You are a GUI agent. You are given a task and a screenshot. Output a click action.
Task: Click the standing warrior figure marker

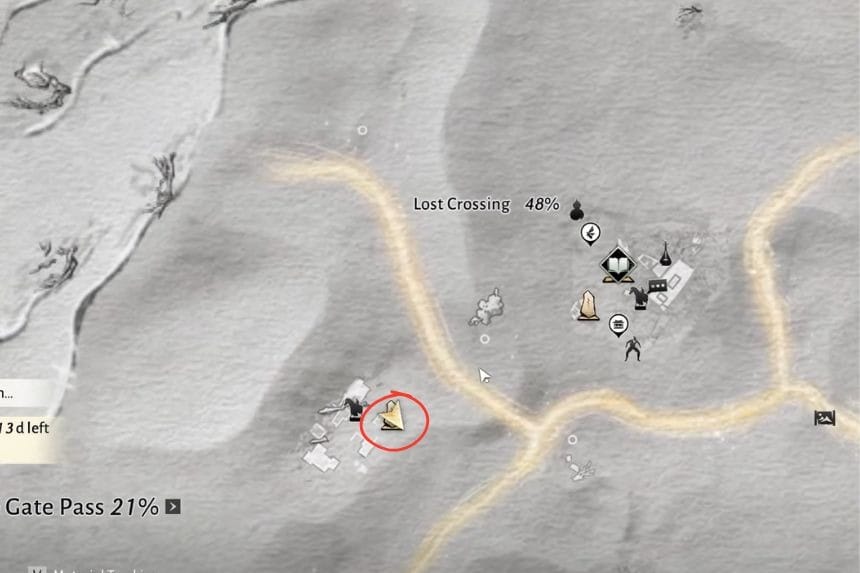point(632,349)
